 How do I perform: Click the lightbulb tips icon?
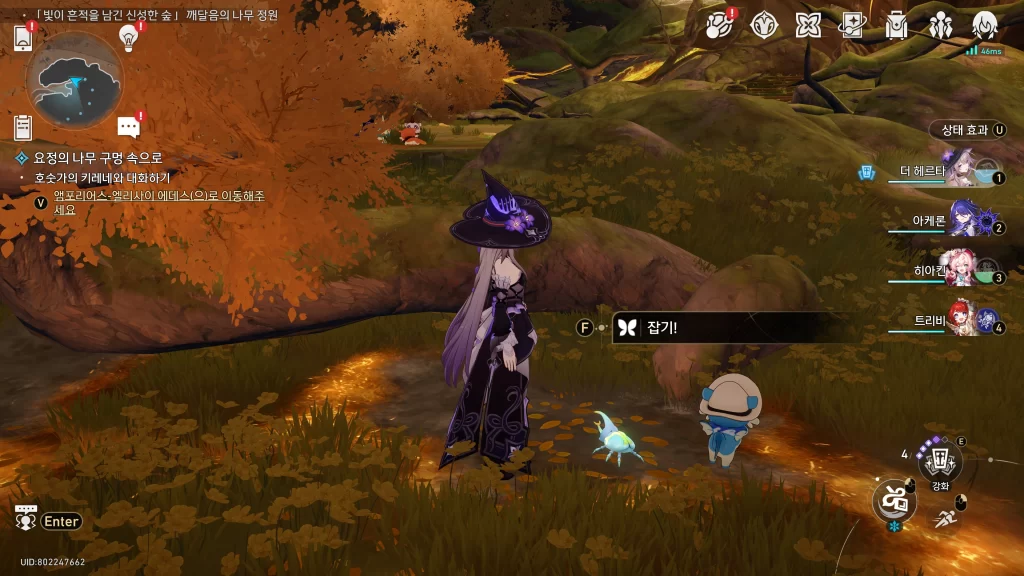click(x=127, y=36)
